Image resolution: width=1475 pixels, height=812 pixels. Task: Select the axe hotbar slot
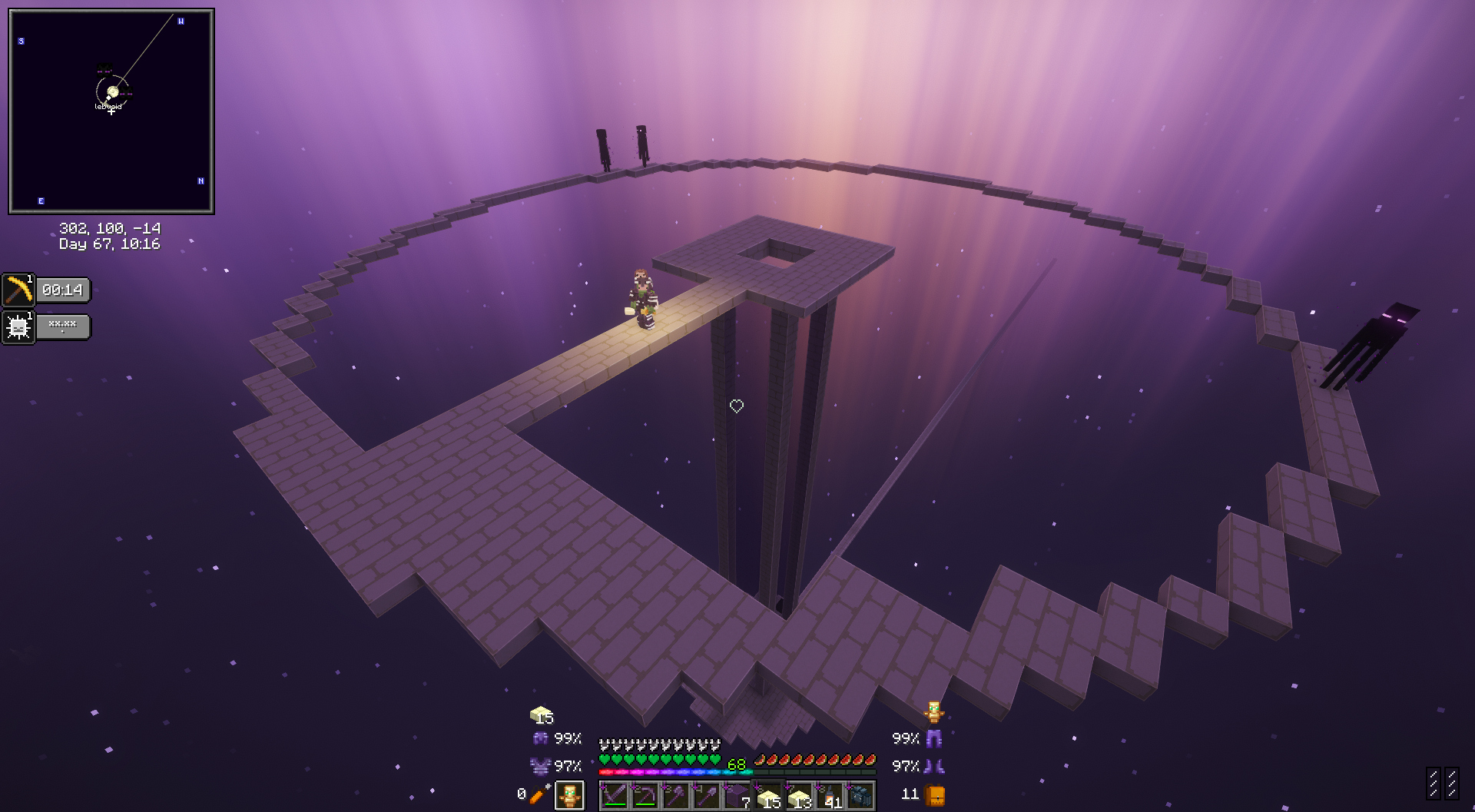(x=676, y=796)
